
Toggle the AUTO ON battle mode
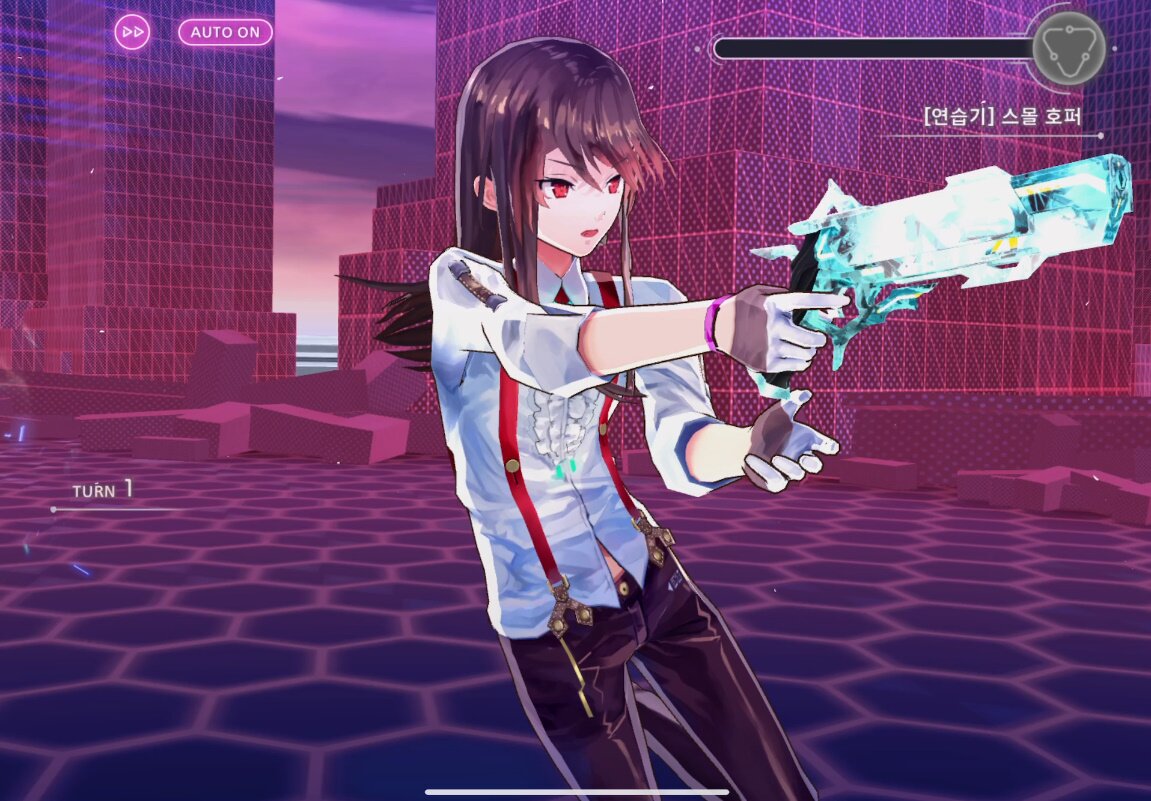(225, 32)
